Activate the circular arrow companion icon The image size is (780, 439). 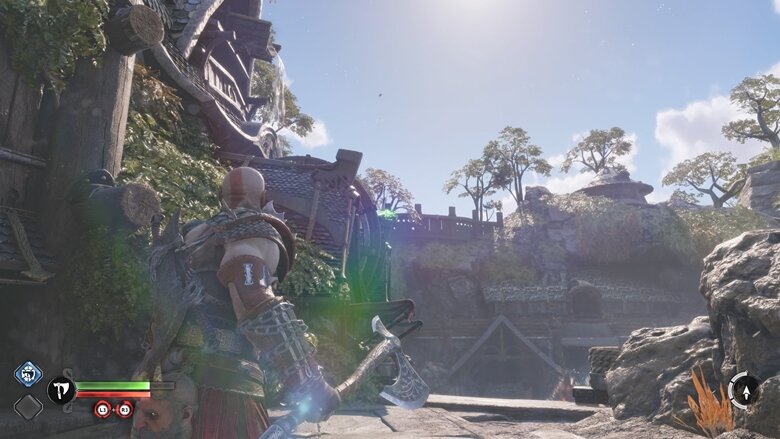click(x=743, y=390)
